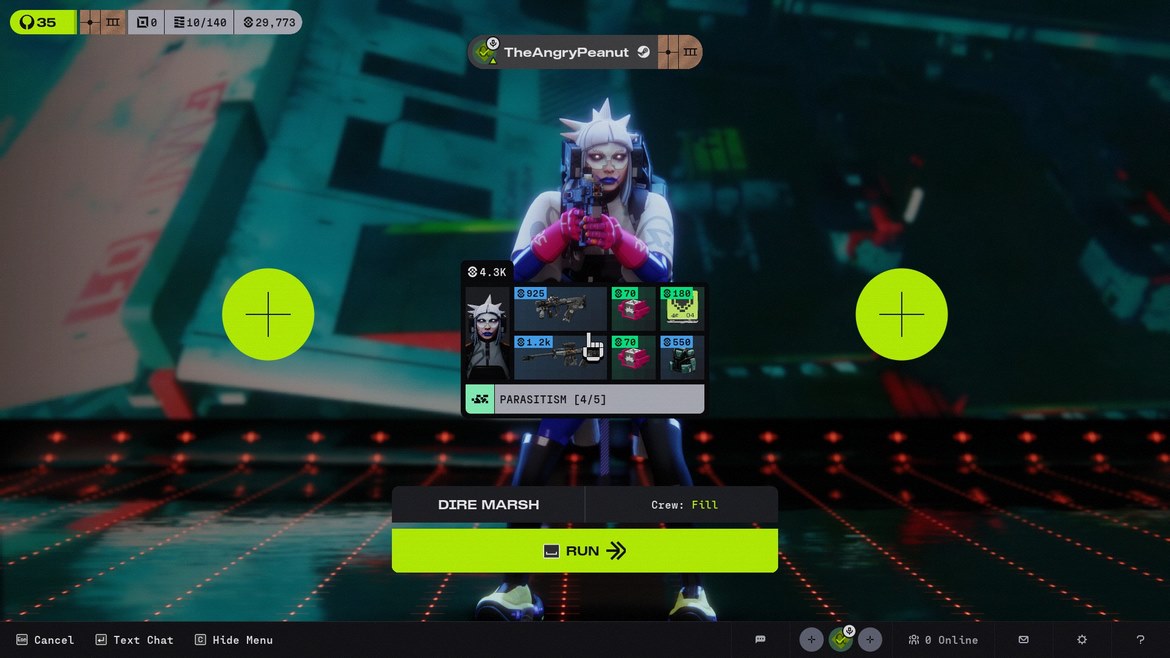The width and height of the screenshot is (1170, 658).
Task: Hide the menu with Hide Menu
Action: [x=233, y=640]
